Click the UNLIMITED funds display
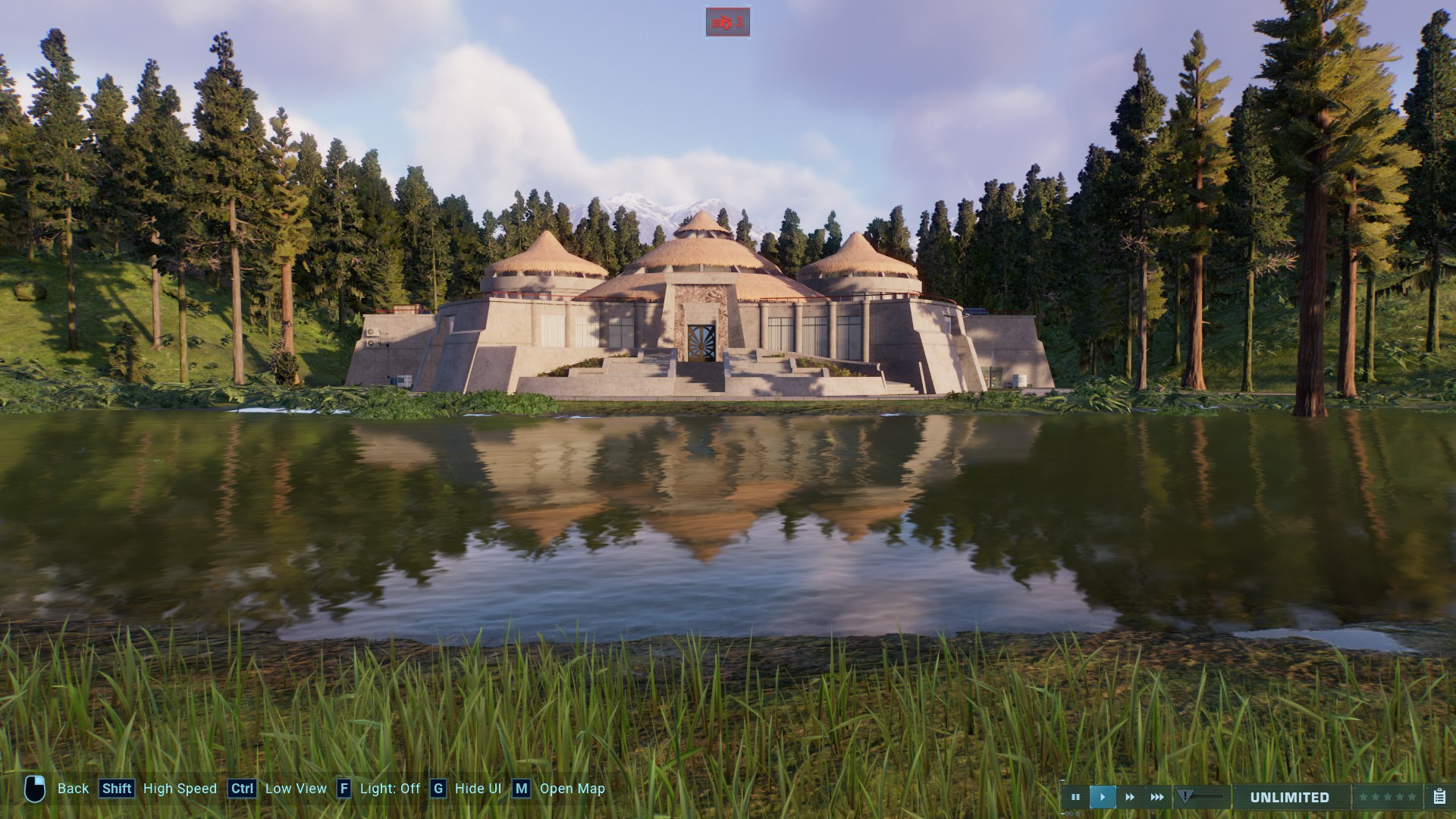1456x819 pixels. coord(1289,797)
